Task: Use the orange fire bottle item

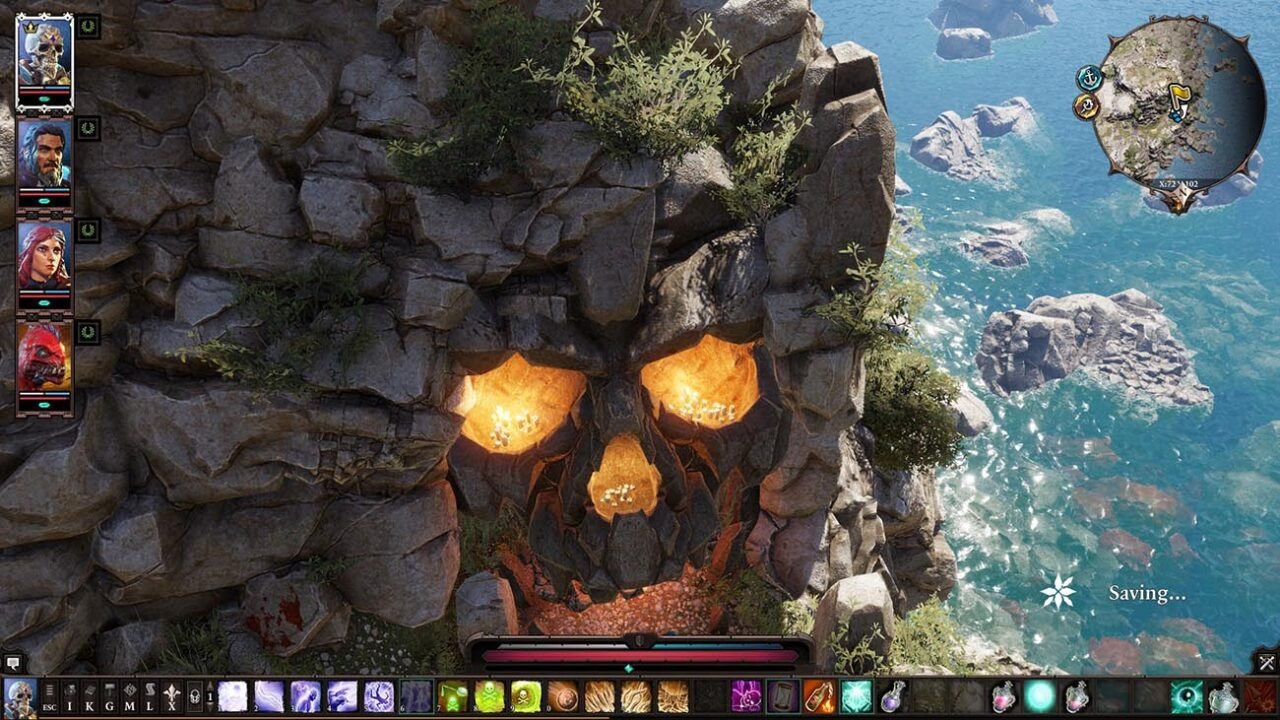Action: (x=819, y=696)
